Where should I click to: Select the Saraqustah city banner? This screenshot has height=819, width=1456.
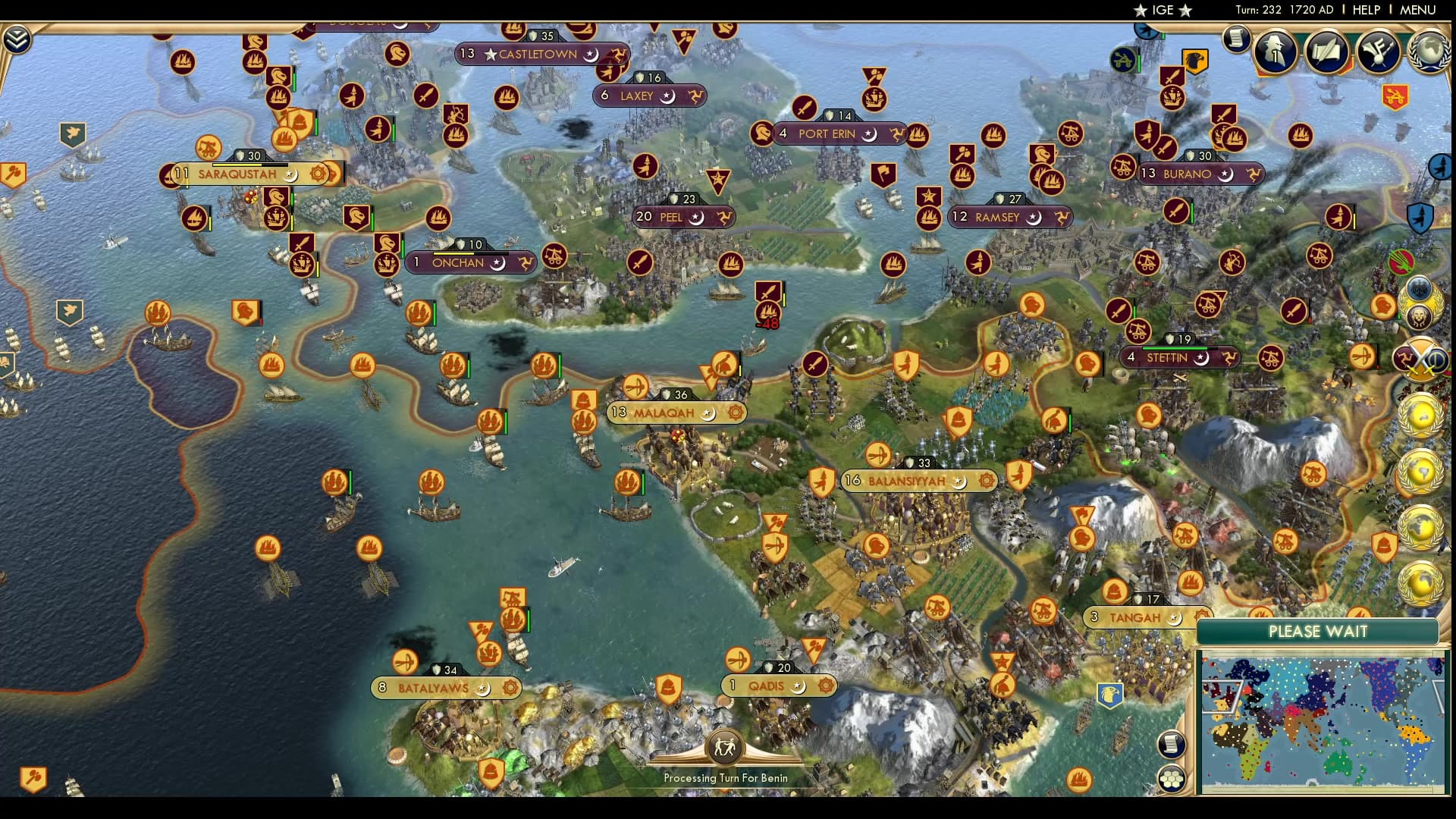(x=237, y=174)
